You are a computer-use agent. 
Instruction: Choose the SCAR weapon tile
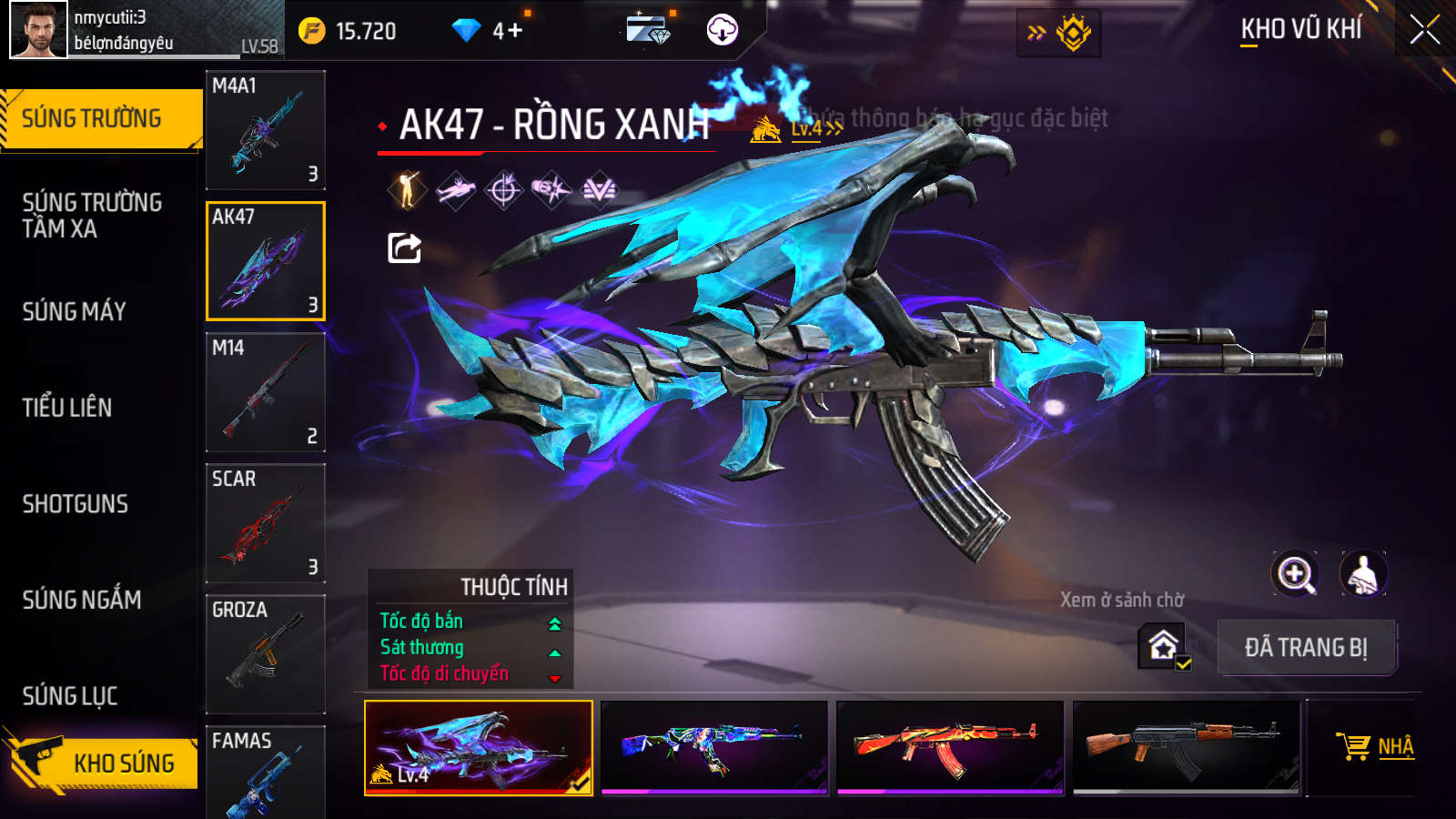tap(265, 523)
